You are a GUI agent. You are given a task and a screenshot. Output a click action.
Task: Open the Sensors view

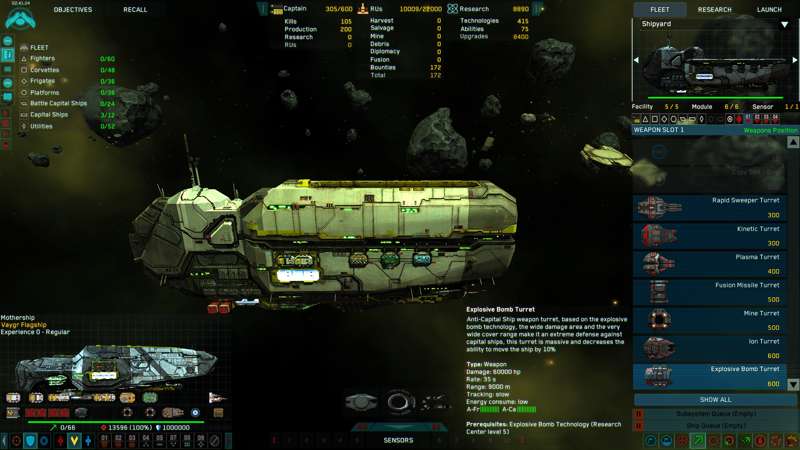398,440
